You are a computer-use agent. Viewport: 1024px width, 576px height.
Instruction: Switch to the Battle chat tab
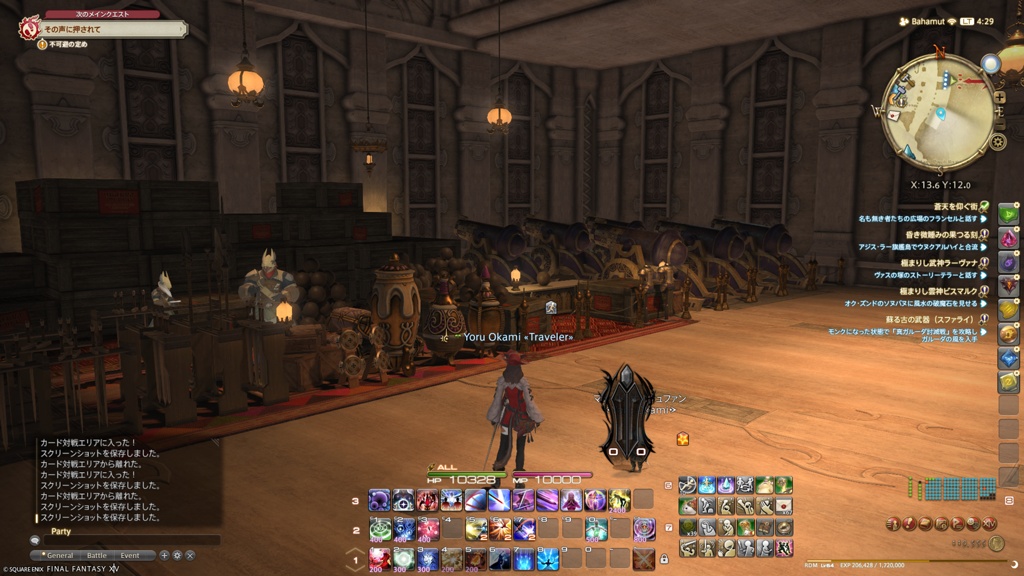pos(97,555)
